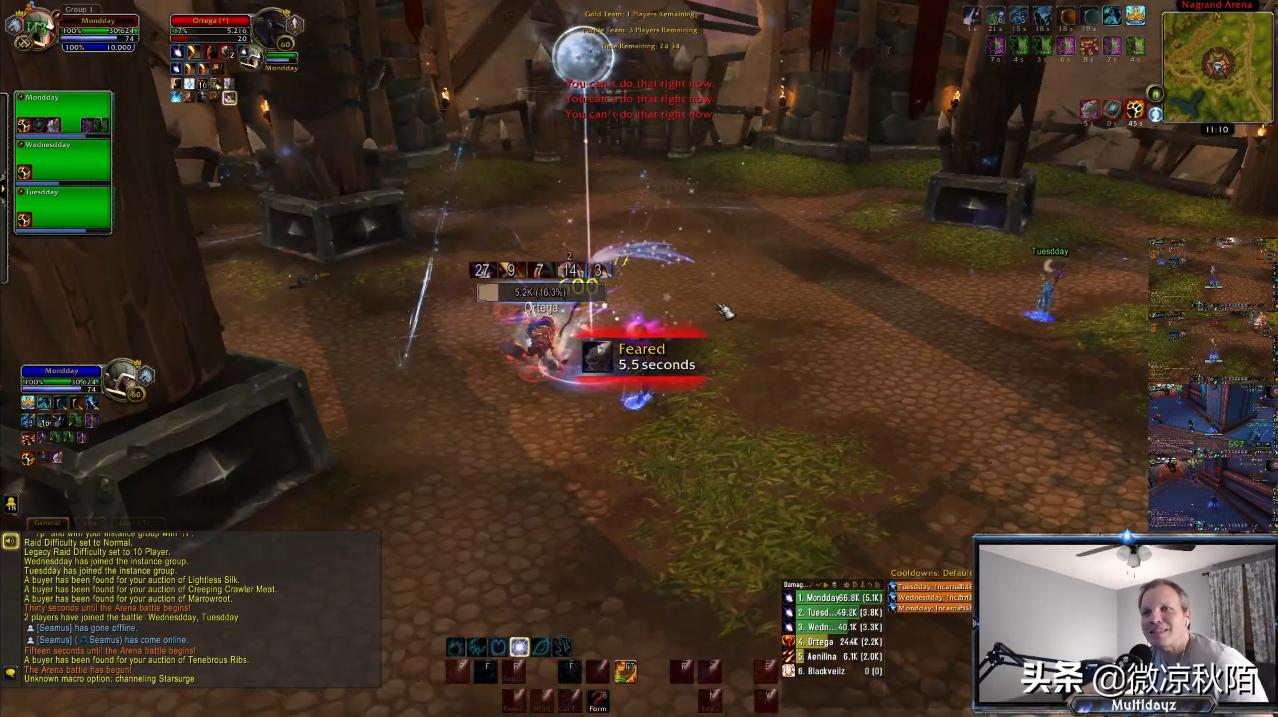
Task: Activate the highlighted Moonkin stance button
Action: point(519,647)
